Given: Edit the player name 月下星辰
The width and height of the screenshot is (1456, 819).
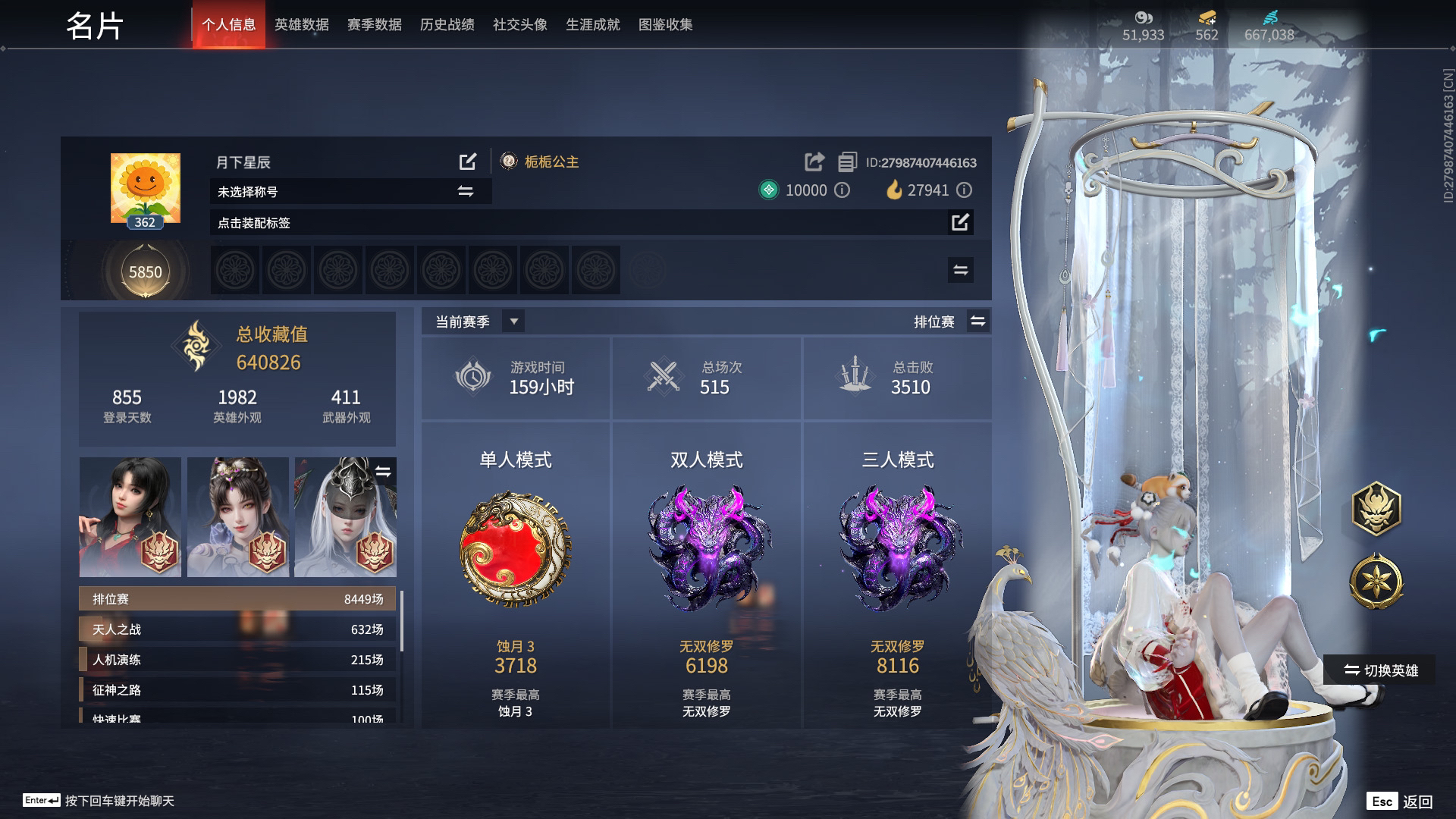Looking at the screenshot, I should pyautogui.click(x=468, y=162).
